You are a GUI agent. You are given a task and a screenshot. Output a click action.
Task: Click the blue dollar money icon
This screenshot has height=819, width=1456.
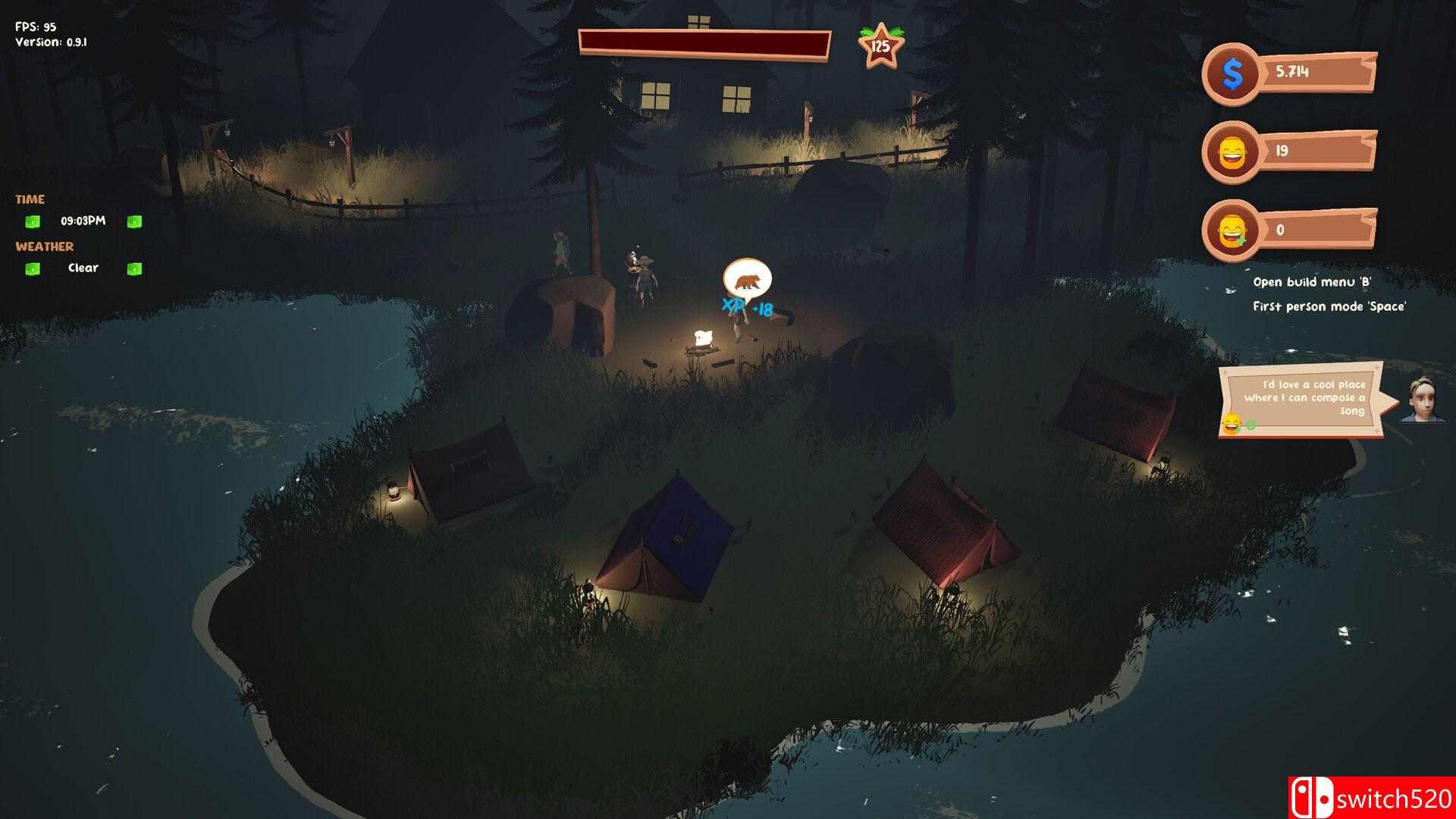point(1233,74)
